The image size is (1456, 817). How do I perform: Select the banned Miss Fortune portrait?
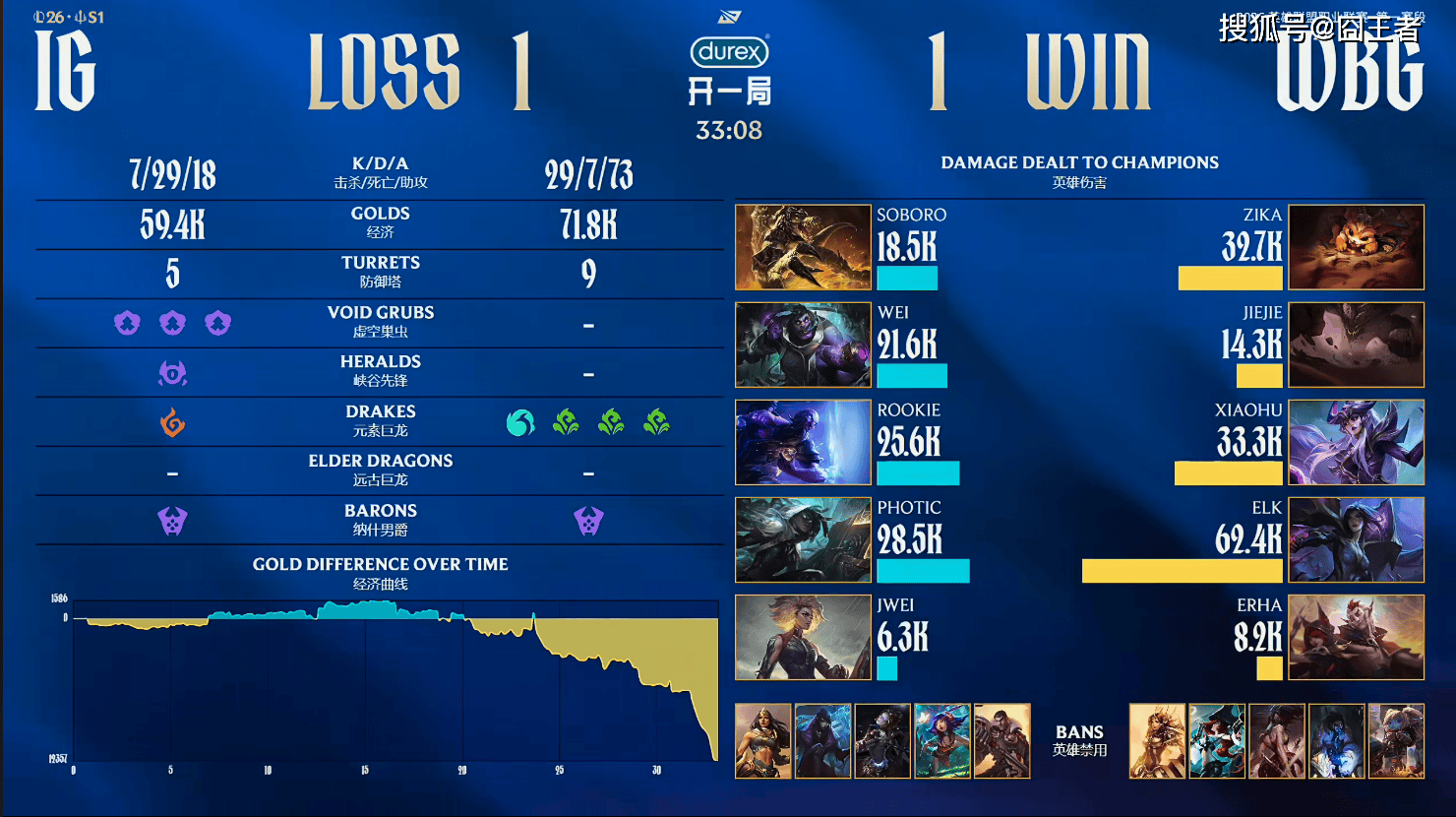tap(1217, 741)
